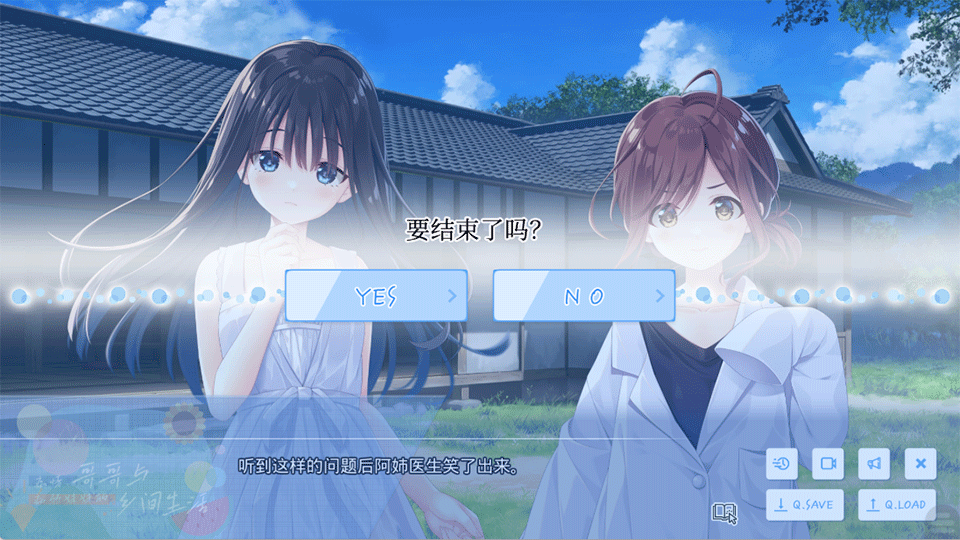Close the dialogue box with the X
960x540 pixels.
[920, 463]
